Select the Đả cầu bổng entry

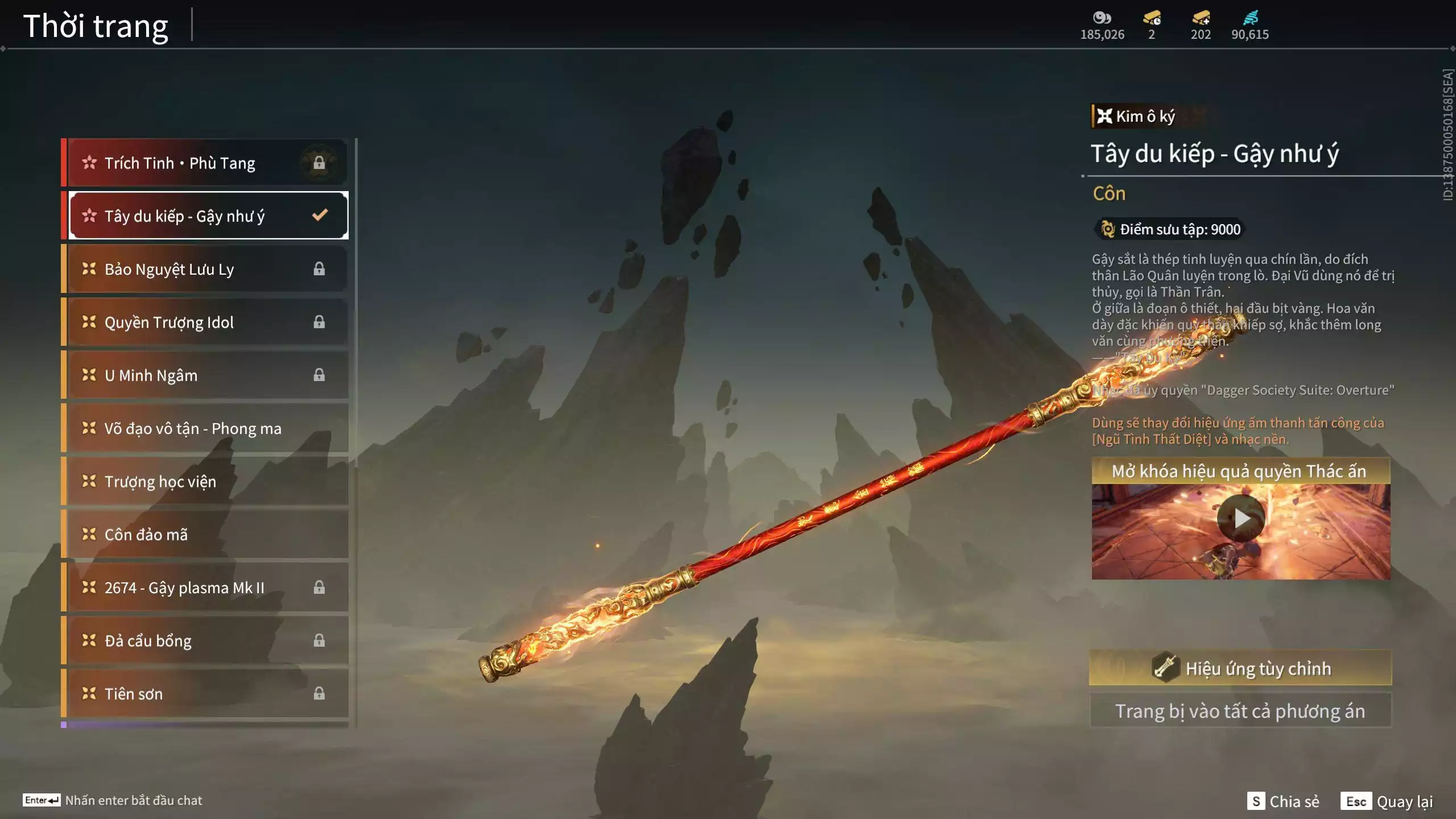[x=205, y=641]
